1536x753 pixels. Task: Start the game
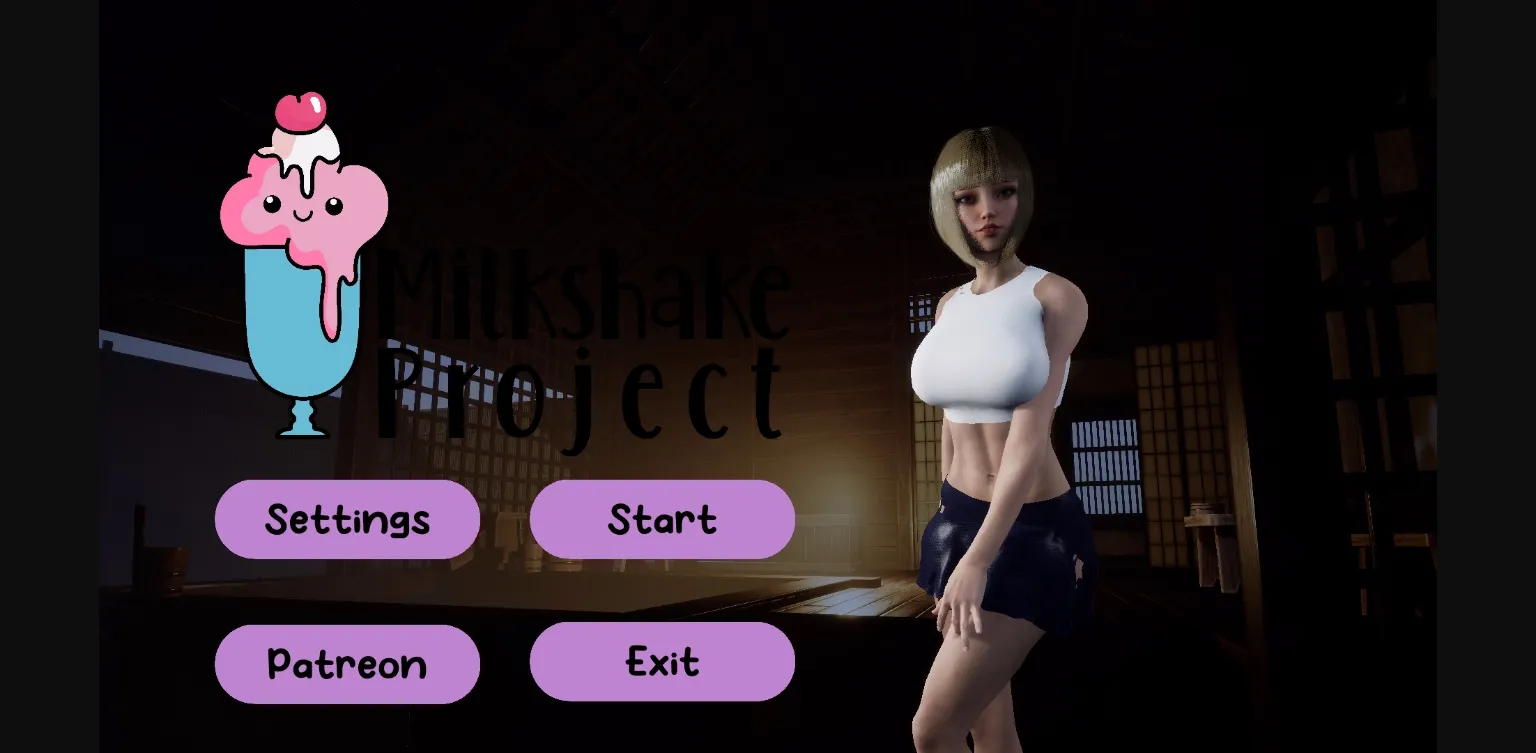click(x=662, y=519)
